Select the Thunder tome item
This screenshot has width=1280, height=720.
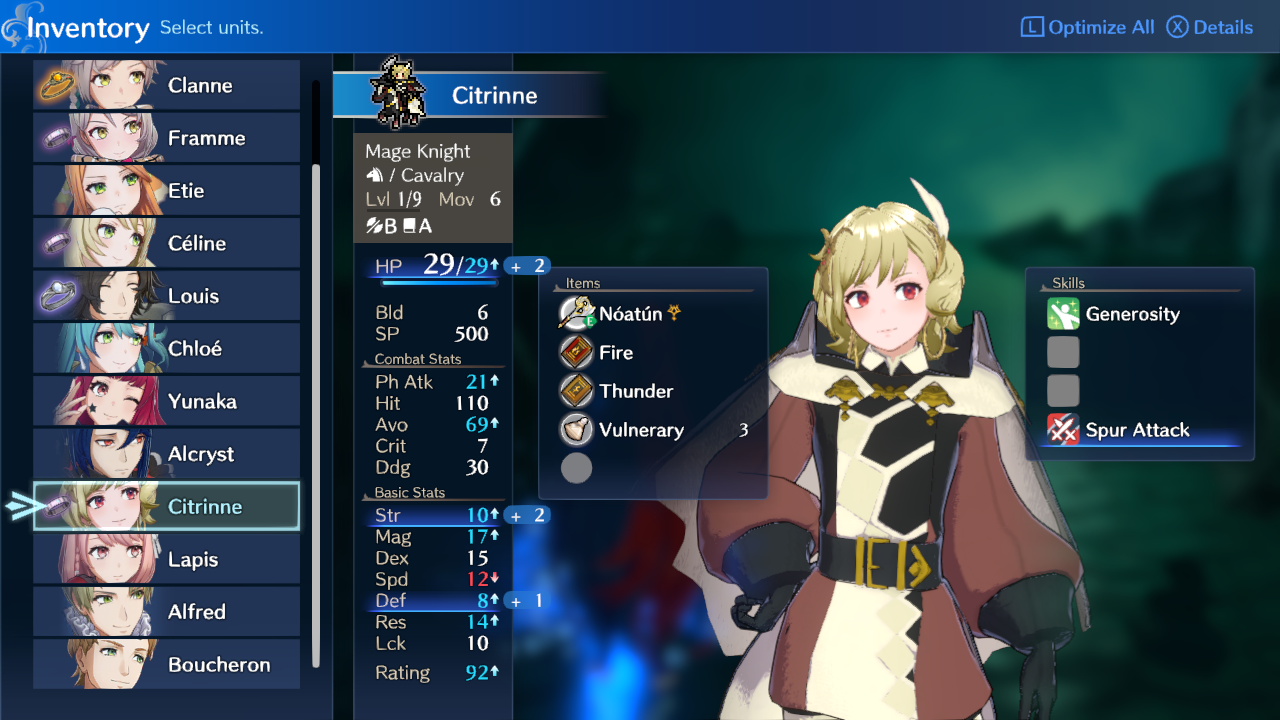(636, 391)
